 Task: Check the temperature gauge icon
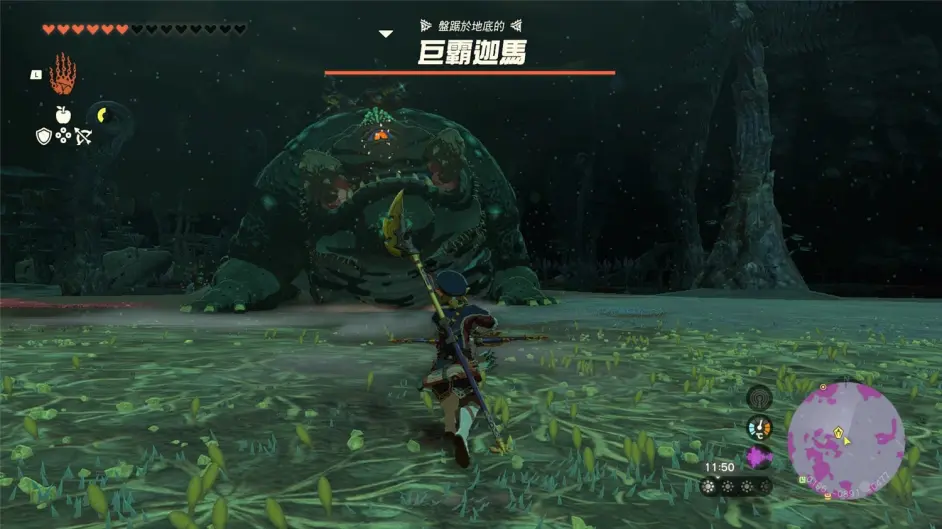pos(759,427)
